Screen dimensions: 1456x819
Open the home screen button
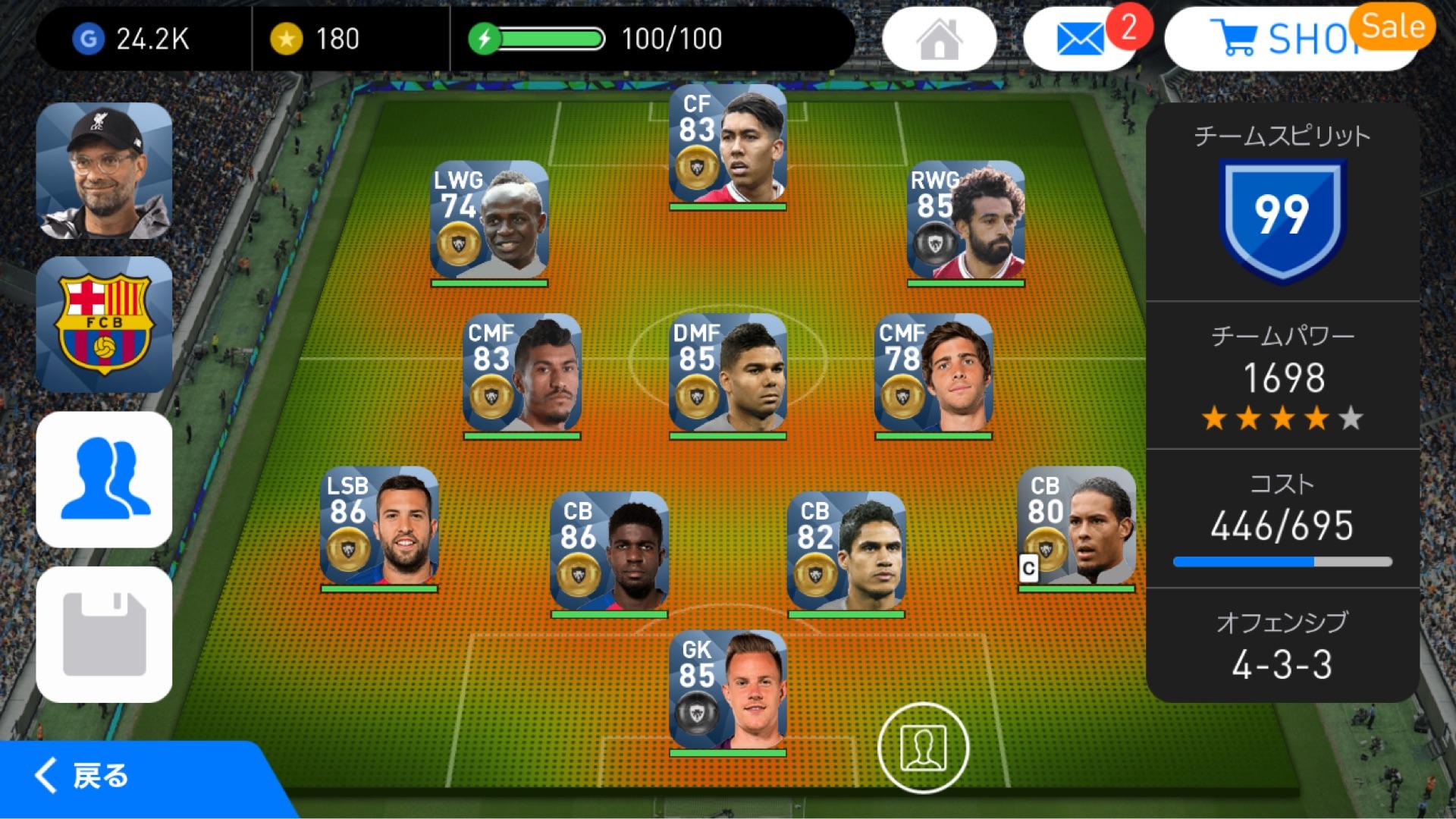point(939,39)
